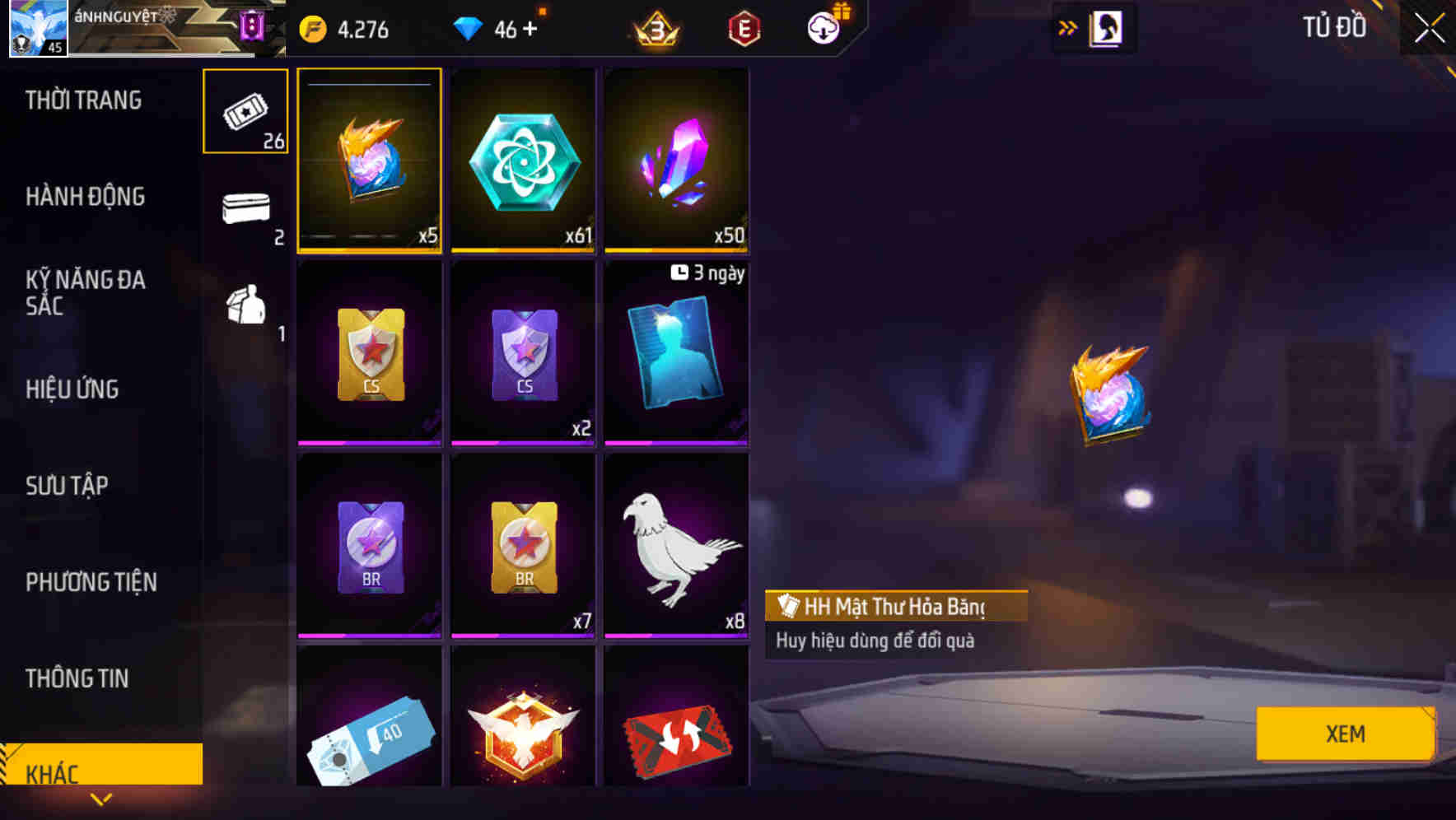The height and width of the screenshot is (820, 1456).
Task: Open the wardrobe preview icon near top right
Action: click(x=1106, y=27)
